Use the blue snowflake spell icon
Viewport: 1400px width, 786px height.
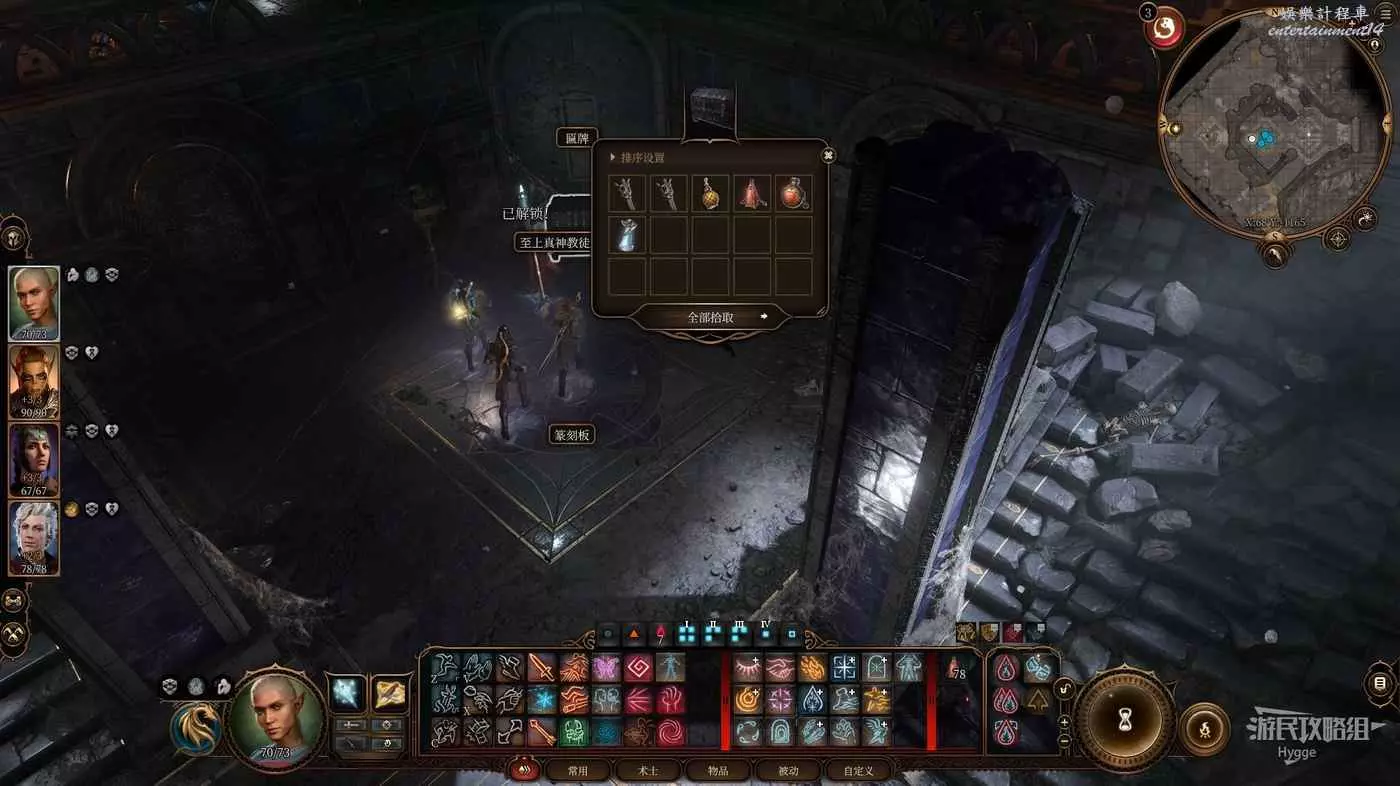point(542,700)
